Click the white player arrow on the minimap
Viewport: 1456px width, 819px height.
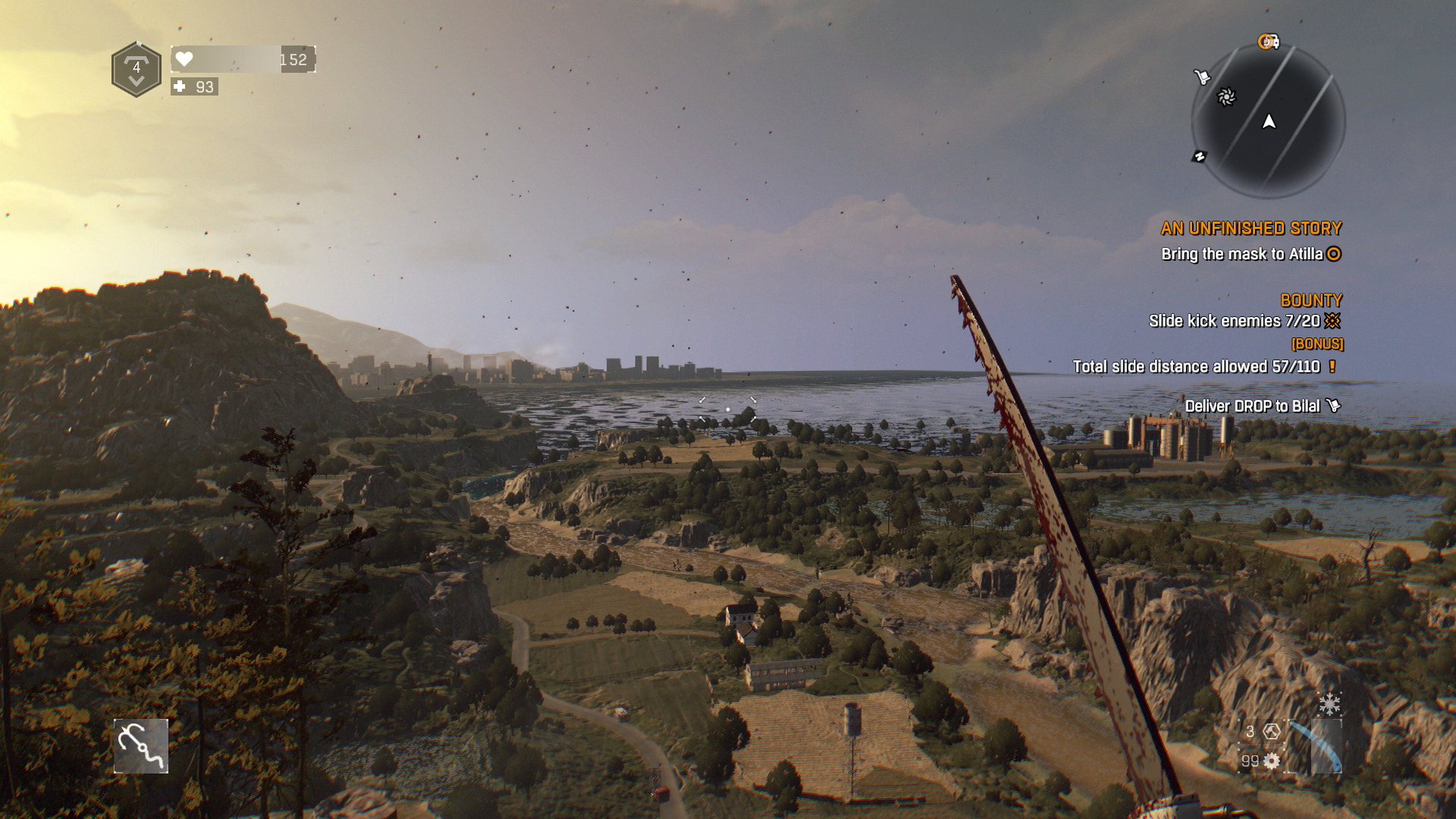point(1269,121)
